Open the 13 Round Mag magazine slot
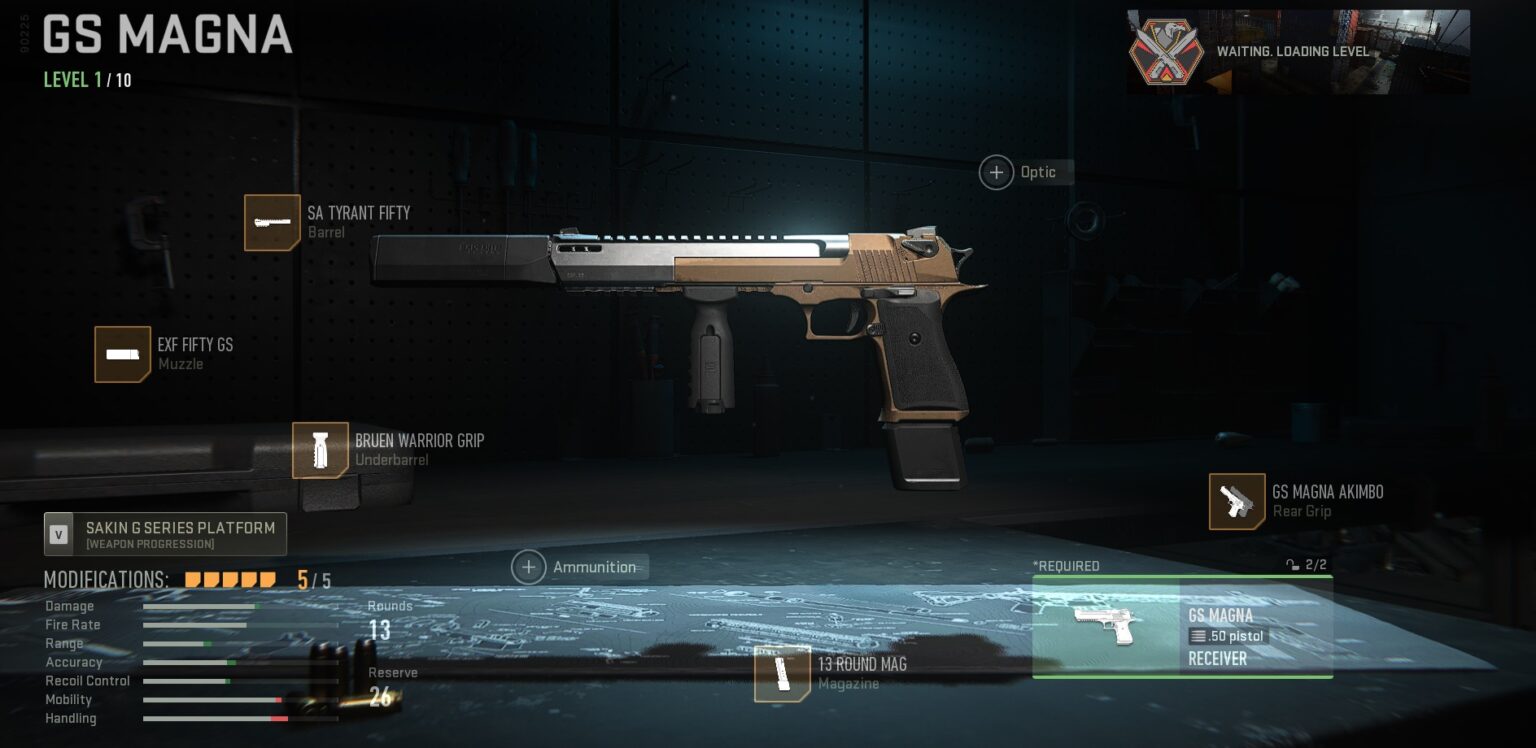This screenshot has height=748, width=1536. pyautogui.click(x=782, y=674)
